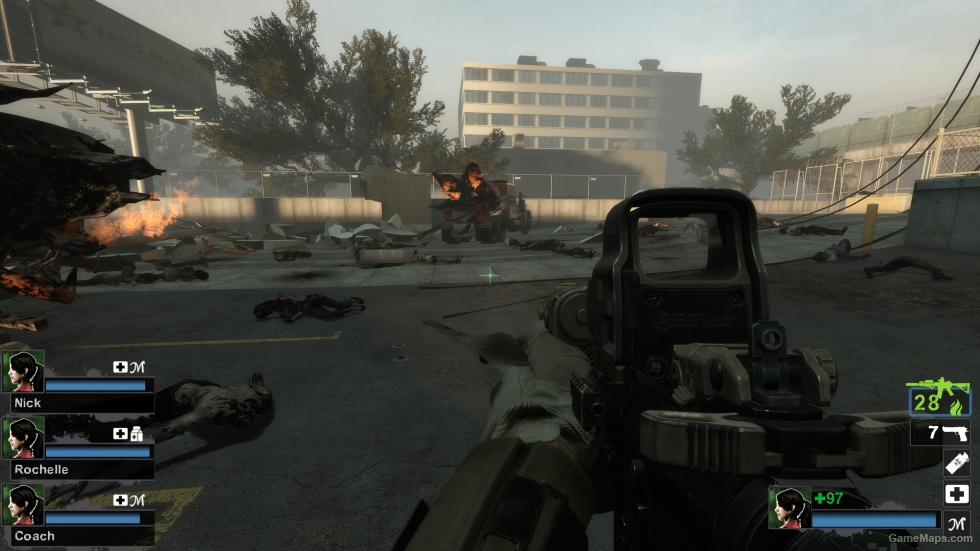Select the primary assault rifle slot
The height and width of the screenshot is (551, 980).
[x=939, y=397]
